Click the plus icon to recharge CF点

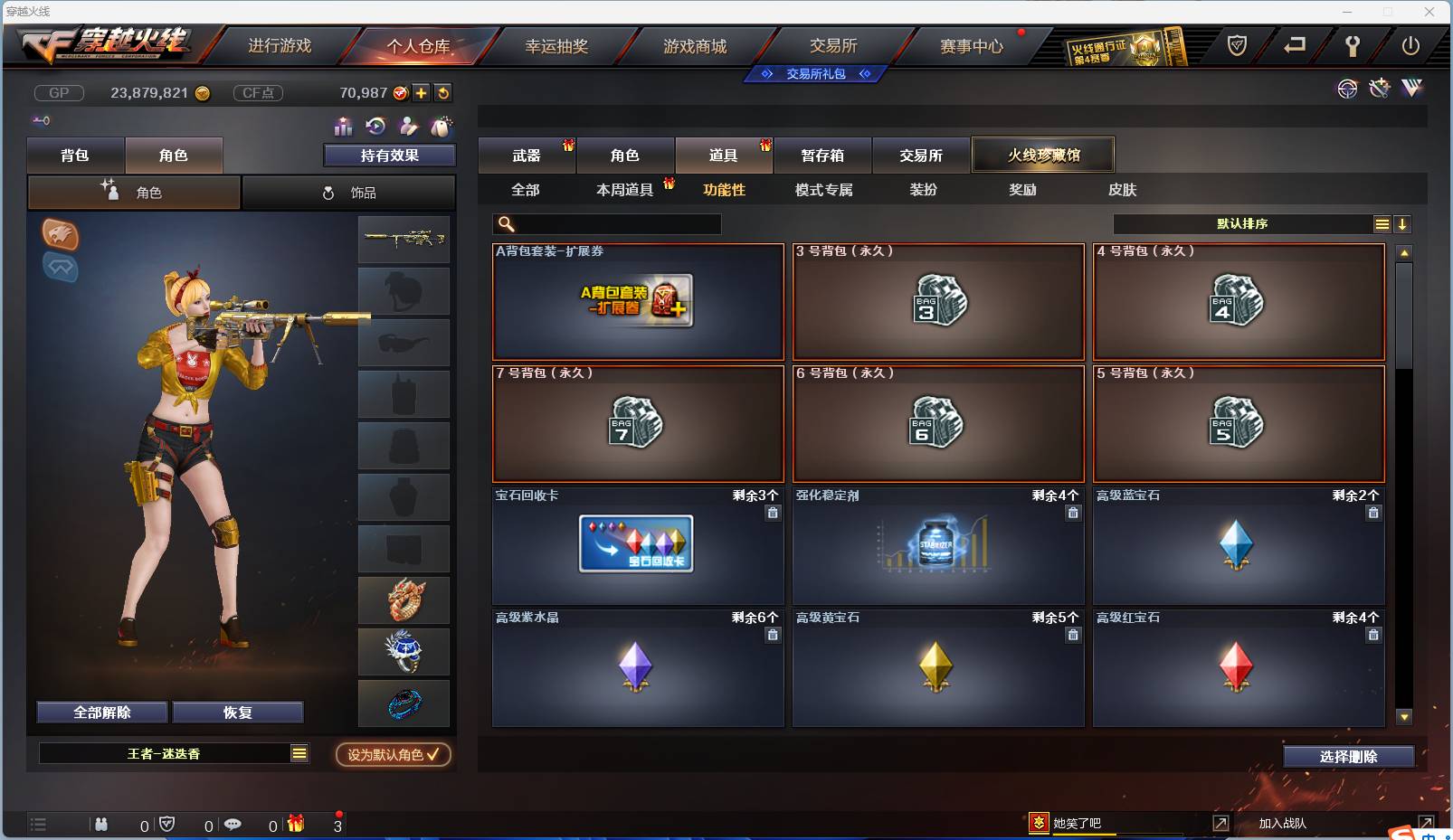[422, 92]
